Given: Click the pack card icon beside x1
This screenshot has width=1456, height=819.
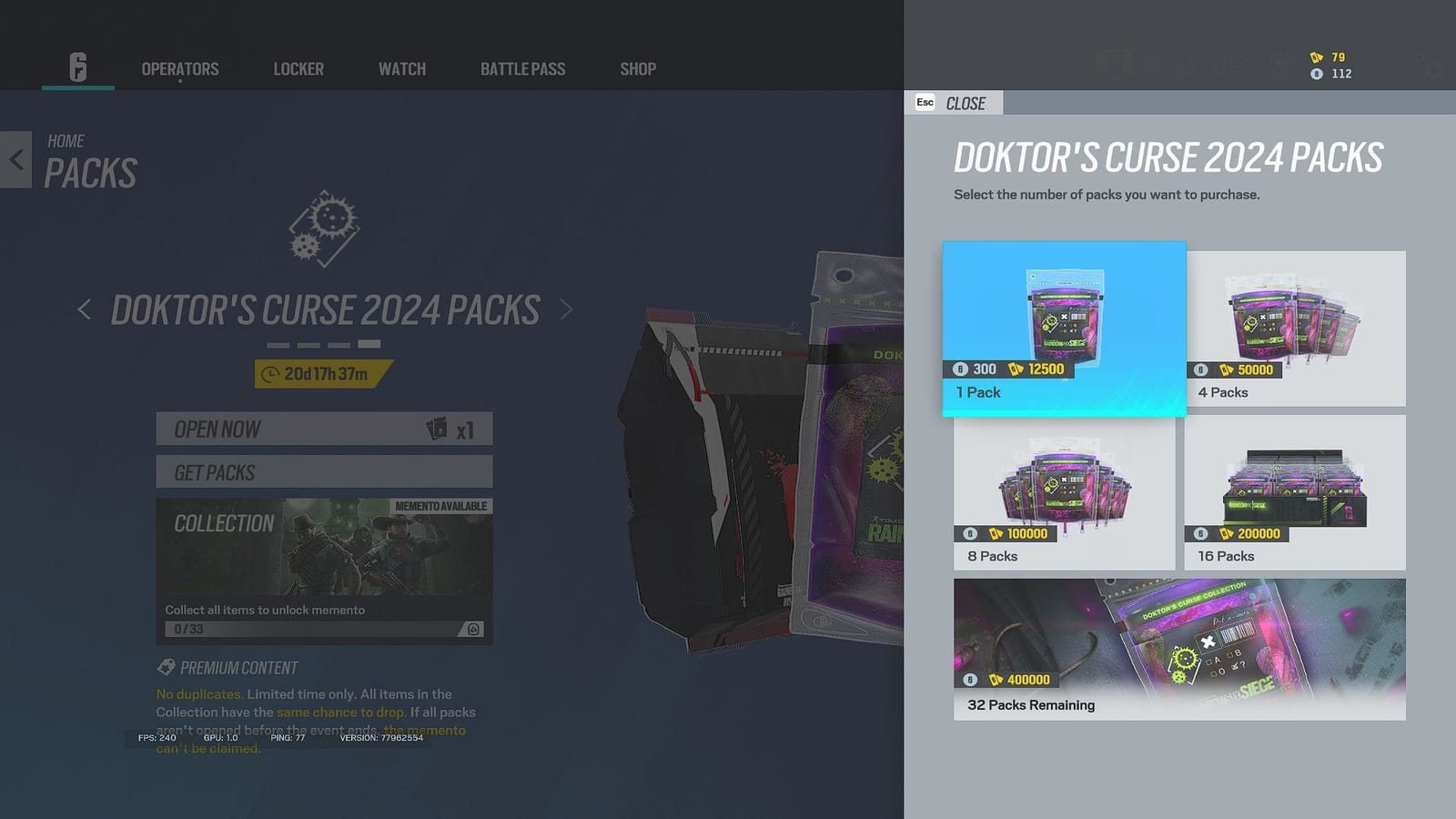Looking at the screenshot, I should click(x=438, y=428).
